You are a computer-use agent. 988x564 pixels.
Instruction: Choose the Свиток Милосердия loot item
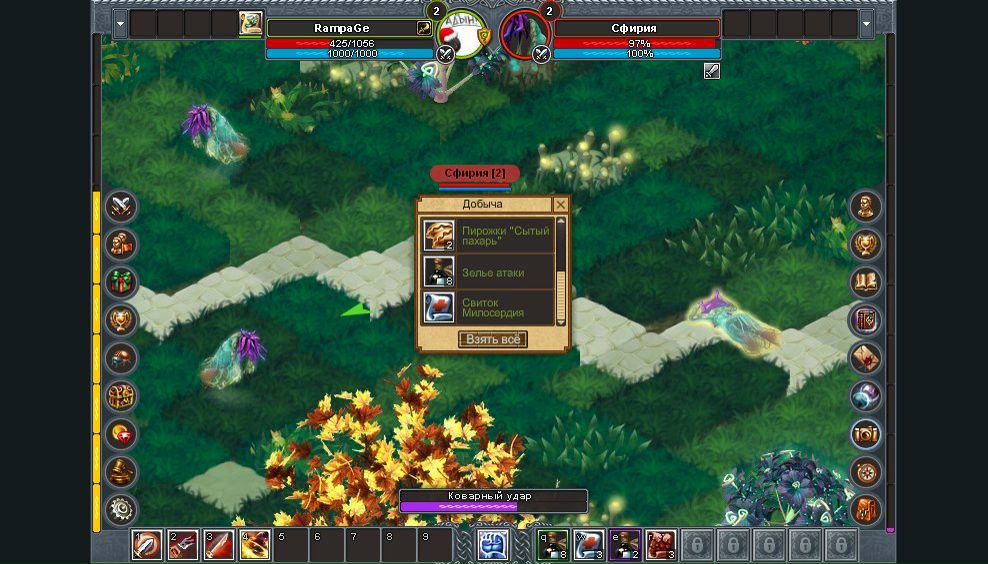pyautogui.click(x=488, y=307)
